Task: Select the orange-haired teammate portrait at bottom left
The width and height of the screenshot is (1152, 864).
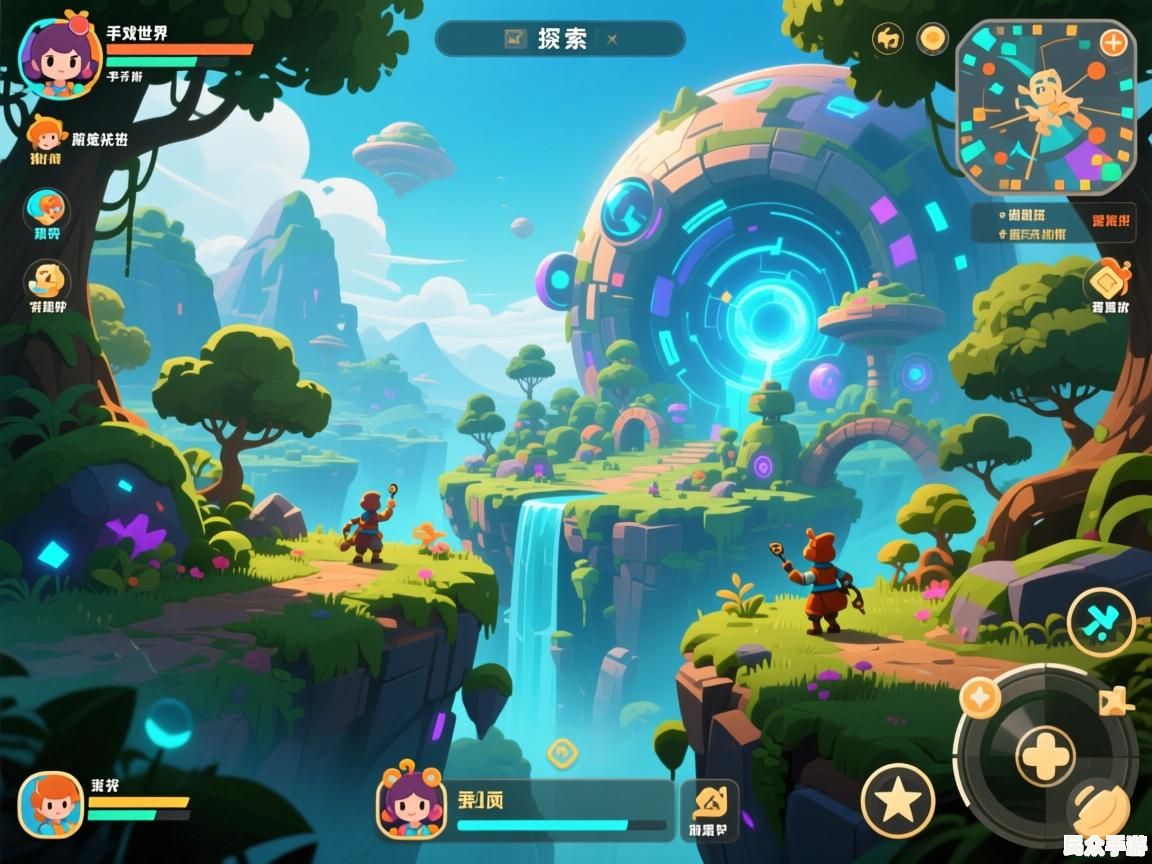Action: (51, 804)
